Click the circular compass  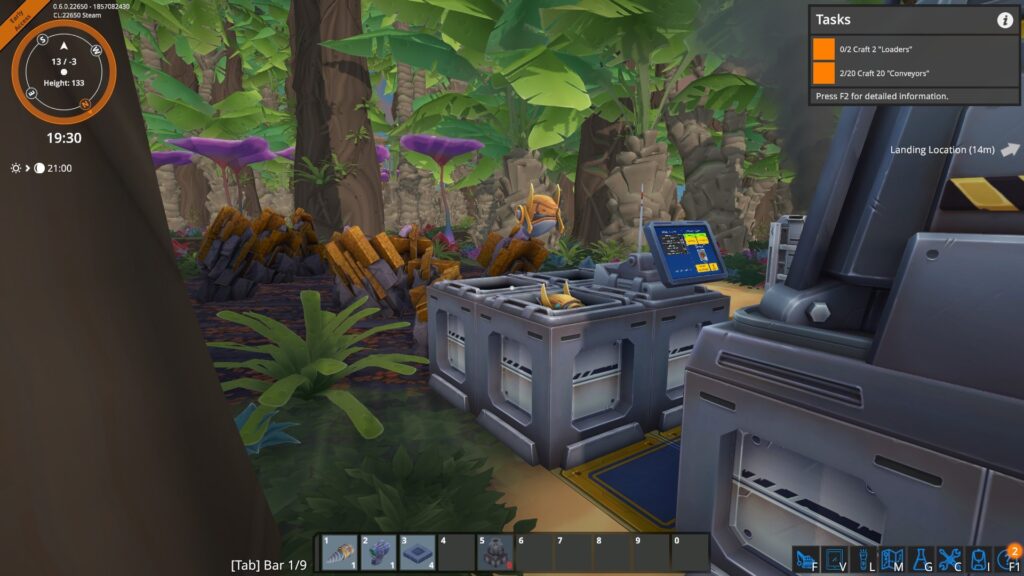pyautogui.click(x=64, y=72)
